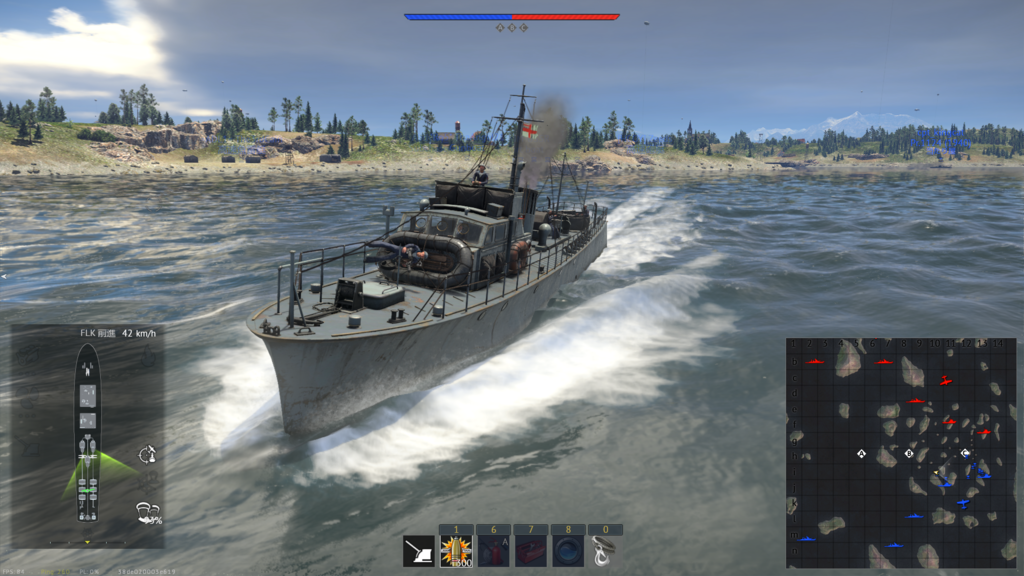Click capture point A on the minimap

861,454
